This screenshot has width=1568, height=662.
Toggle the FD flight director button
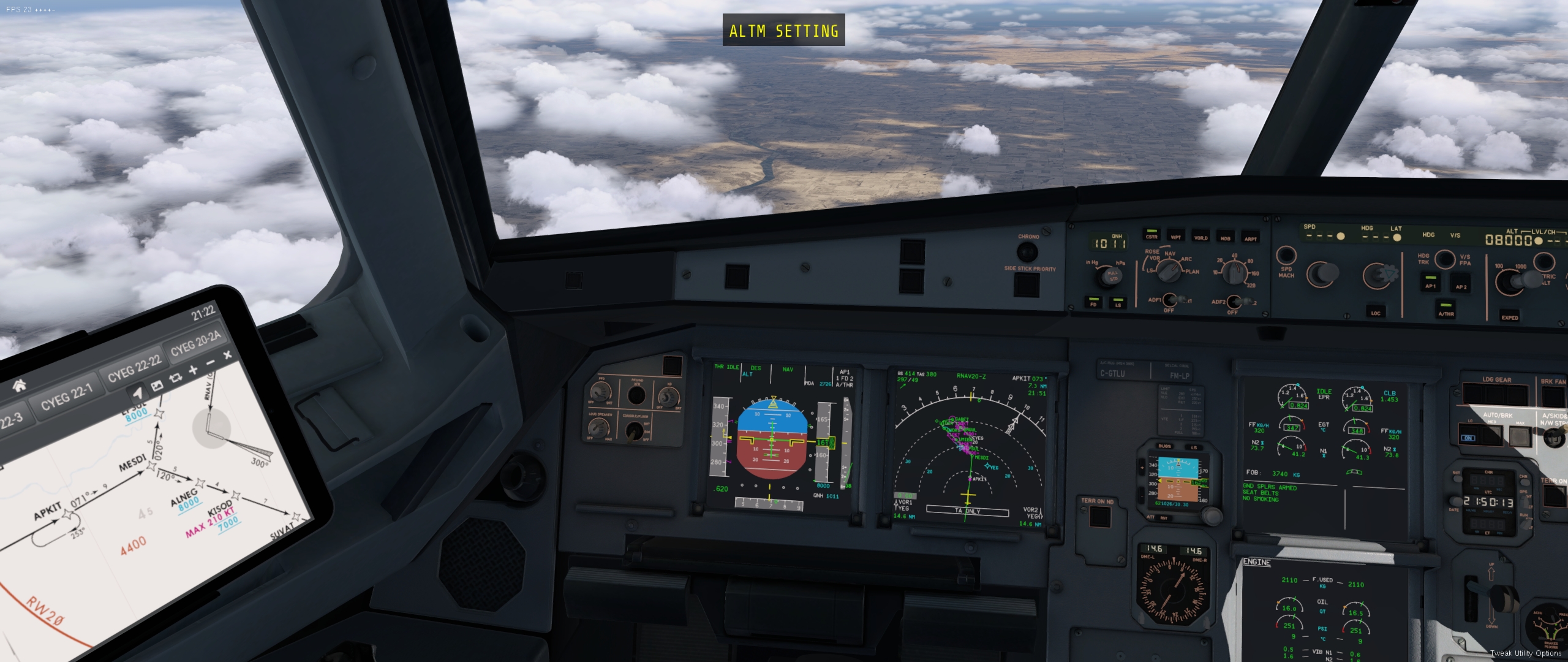(x=1093, y=302)
